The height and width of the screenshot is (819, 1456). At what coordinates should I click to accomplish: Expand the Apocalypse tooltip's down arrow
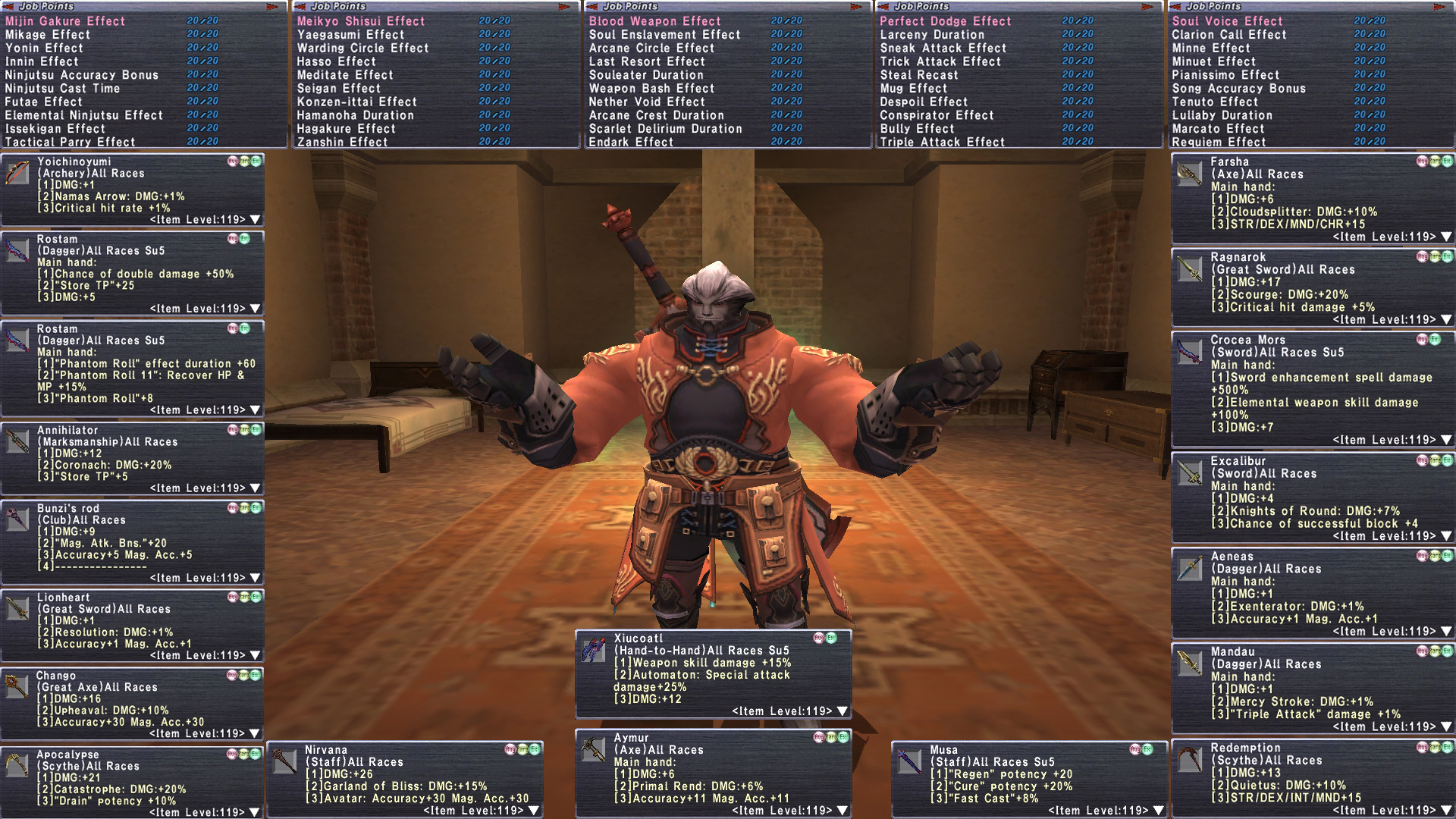click(x=255, y=812)
